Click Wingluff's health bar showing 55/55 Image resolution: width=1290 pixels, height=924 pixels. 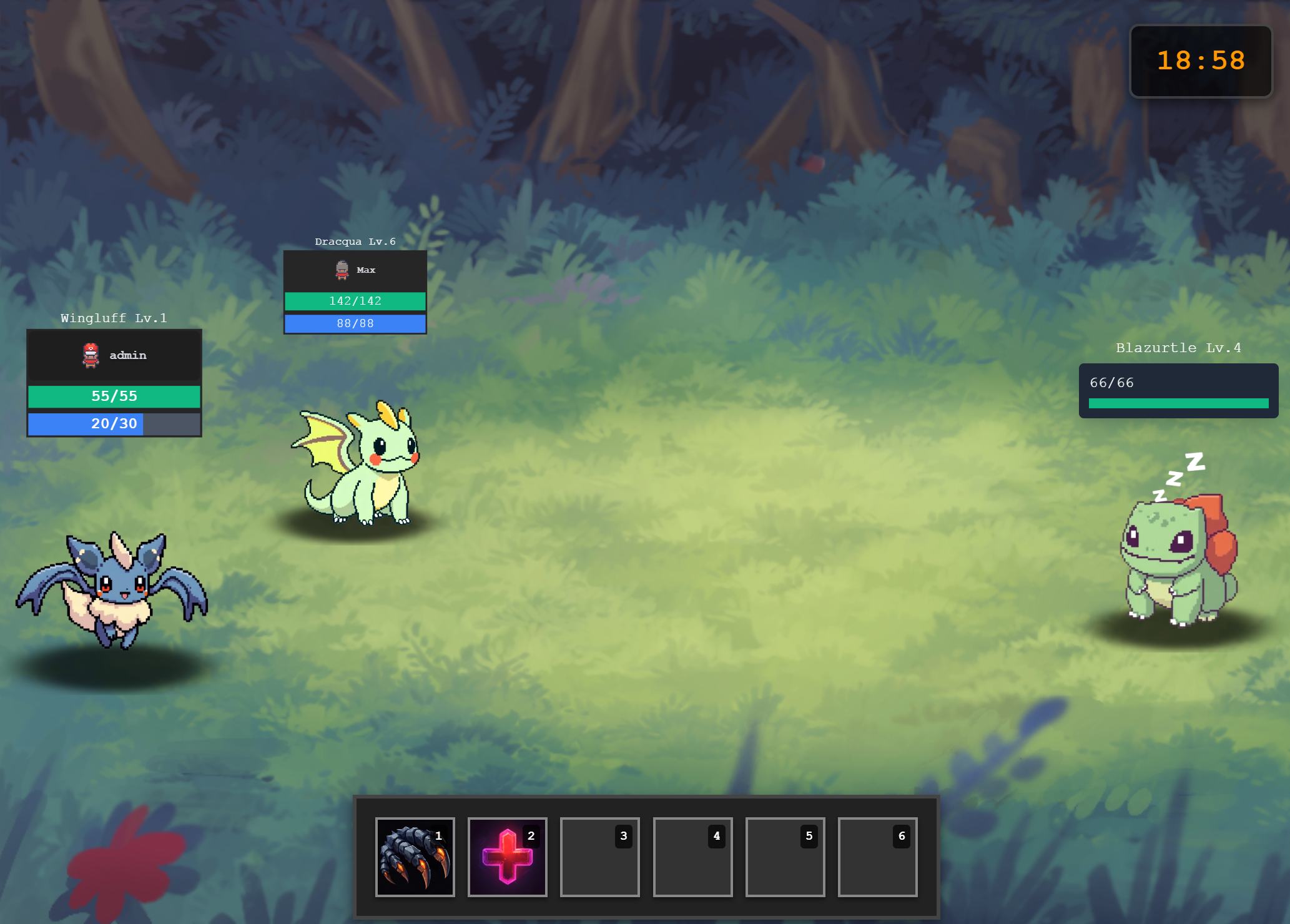(114, 396)
